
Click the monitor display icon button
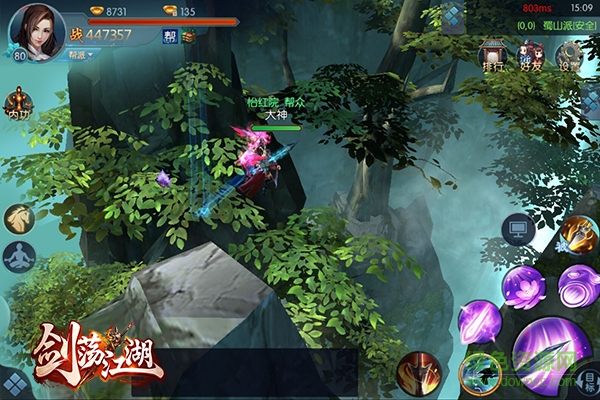click(x=519, y=231)
